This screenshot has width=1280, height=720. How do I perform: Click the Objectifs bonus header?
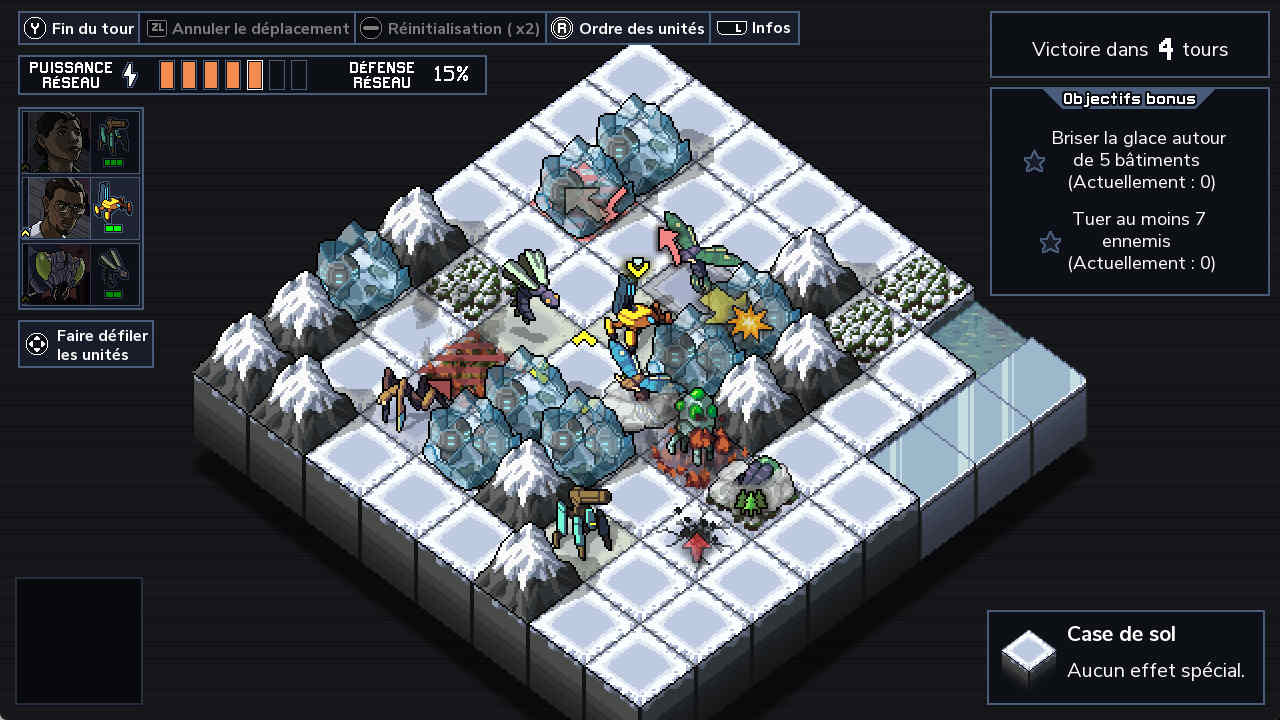[1129, 99]
